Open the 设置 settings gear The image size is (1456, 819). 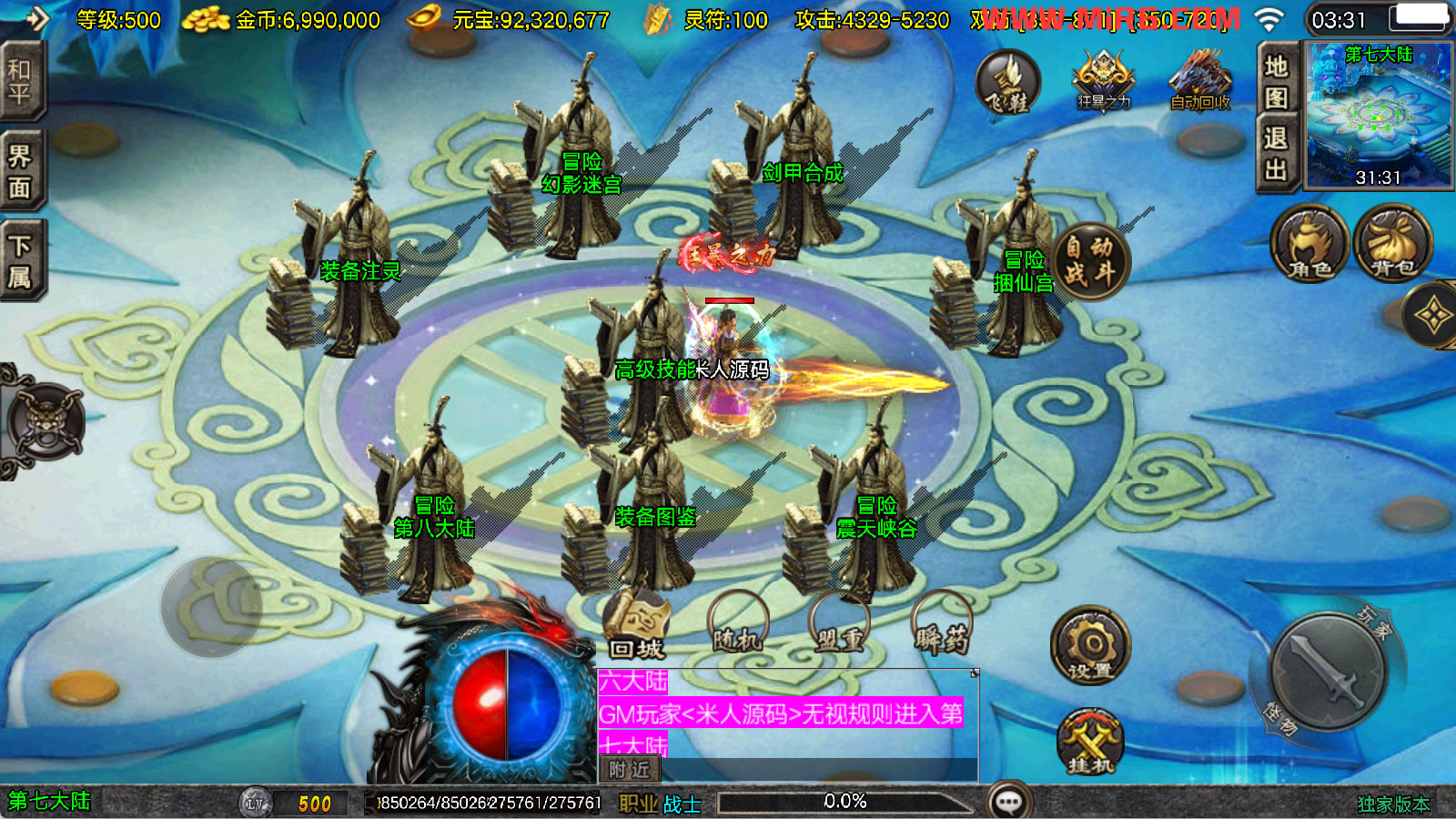coord(1090,647)
